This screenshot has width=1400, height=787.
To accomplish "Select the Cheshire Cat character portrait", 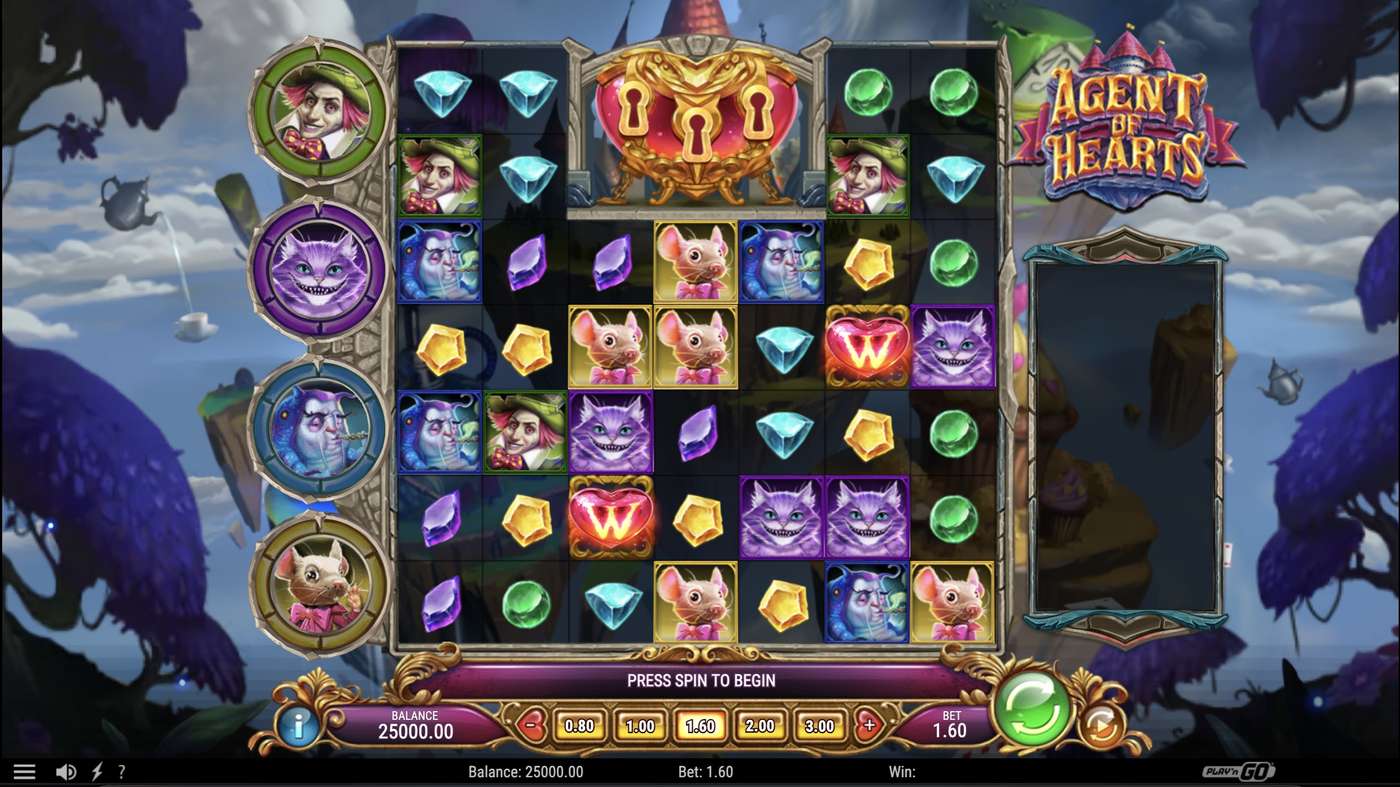I will click(x=318, y=270).
